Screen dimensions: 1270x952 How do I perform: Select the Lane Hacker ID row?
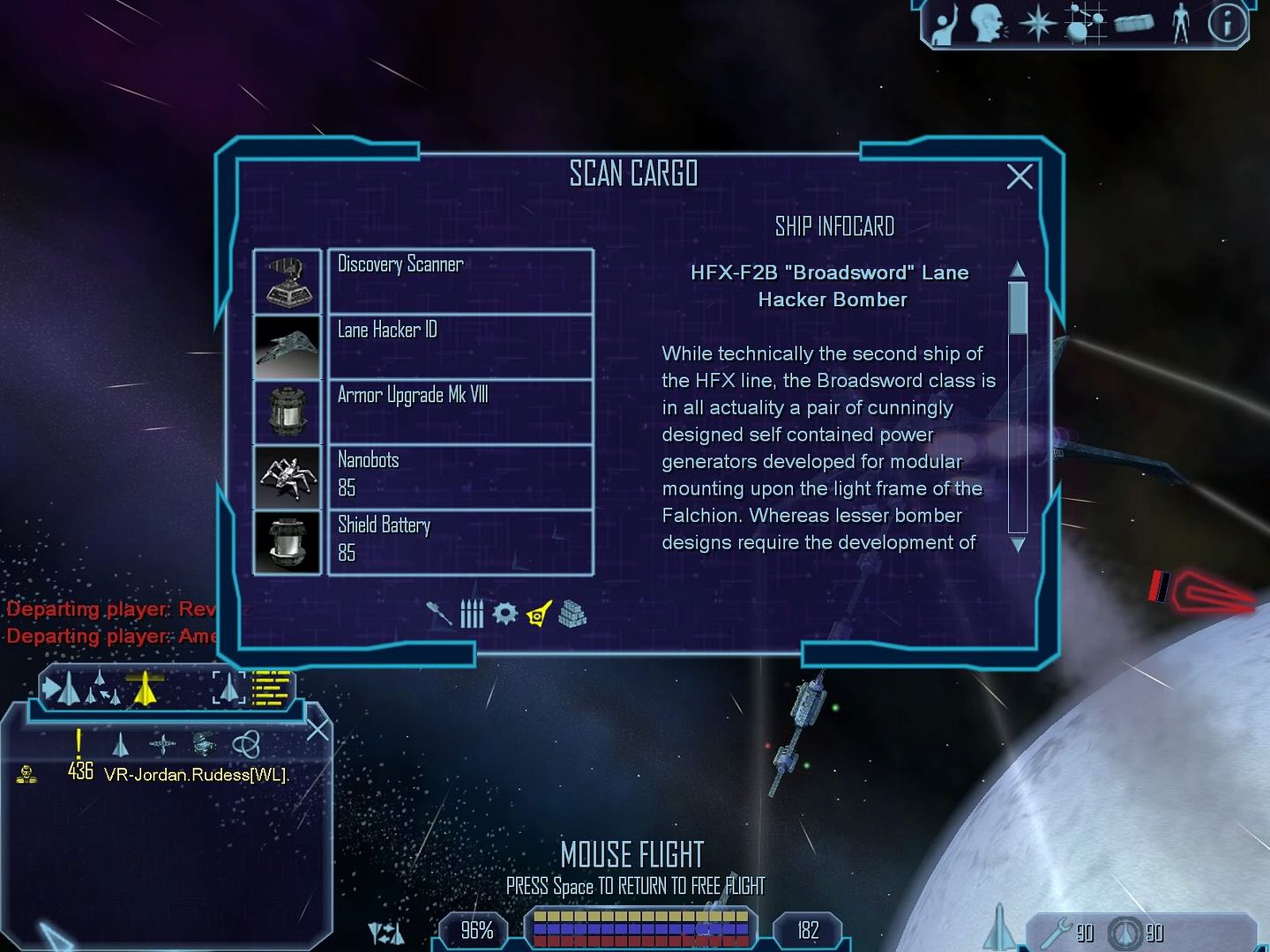[459, 346]
